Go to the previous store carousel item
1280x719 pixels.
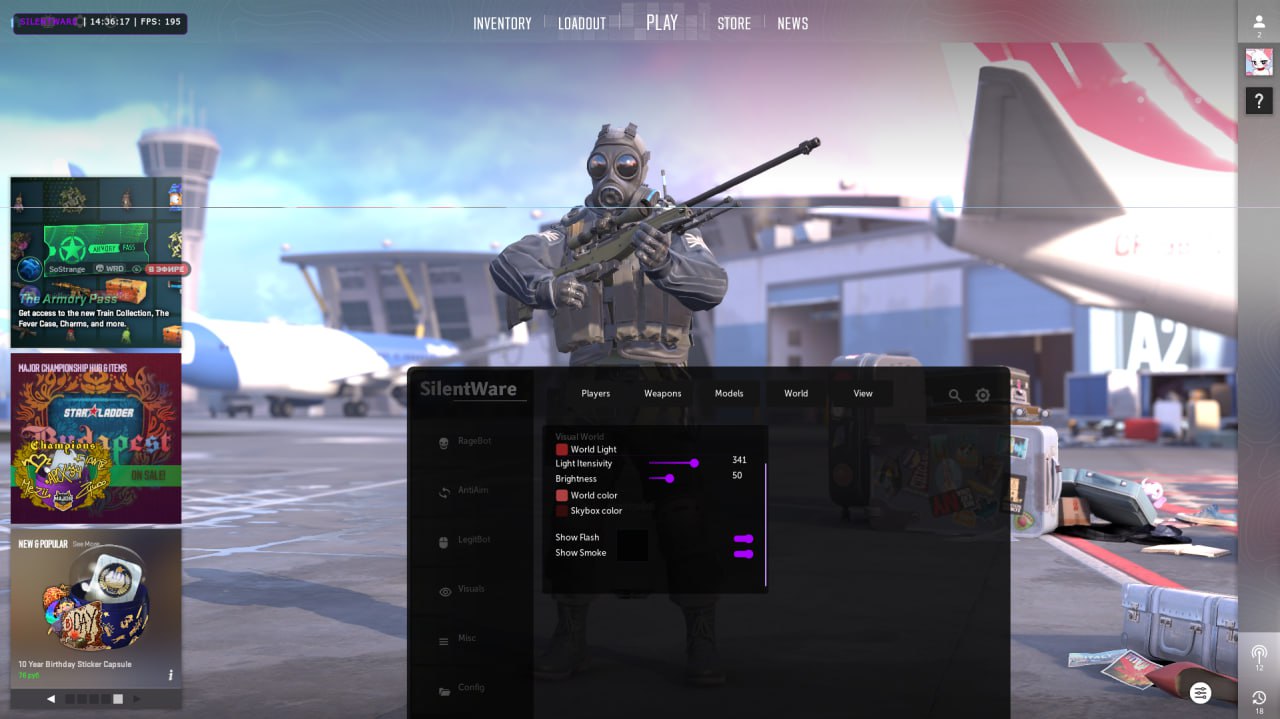[x=51, y=699]
